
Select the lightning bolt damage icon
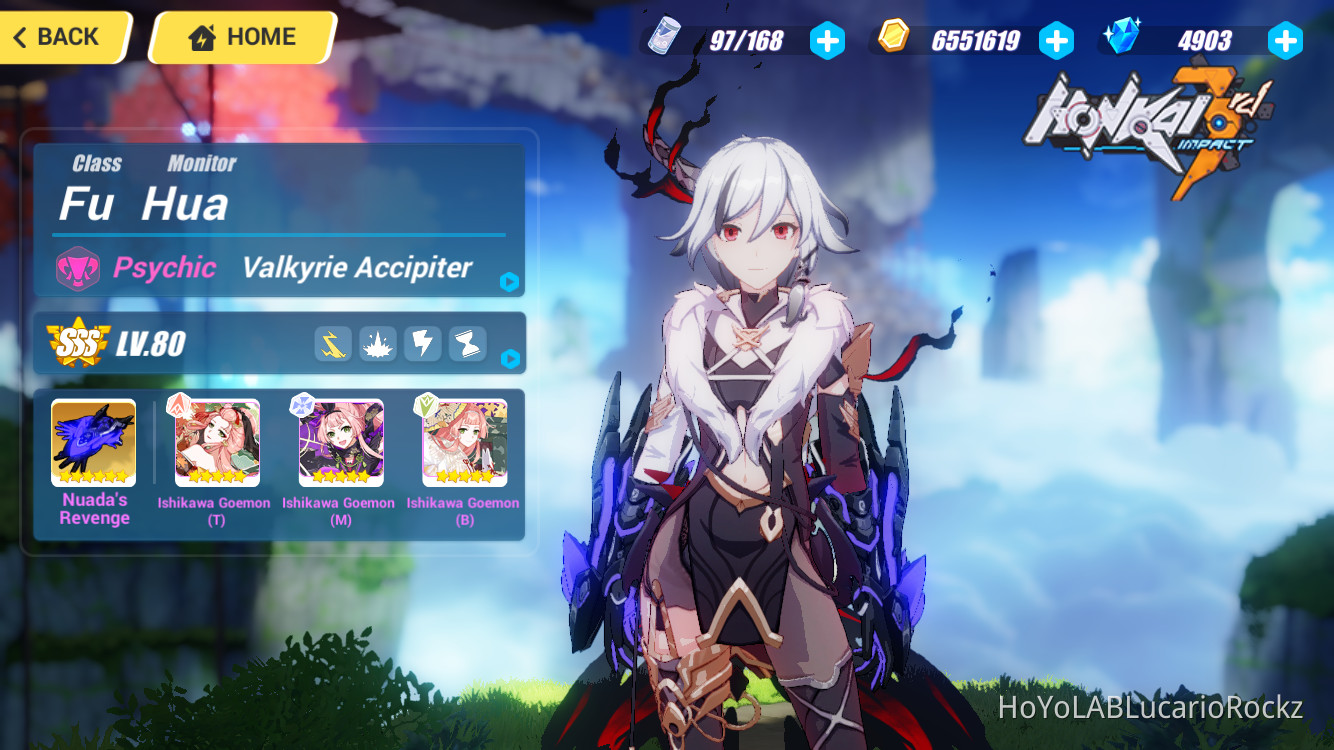[x=423, y=344]
